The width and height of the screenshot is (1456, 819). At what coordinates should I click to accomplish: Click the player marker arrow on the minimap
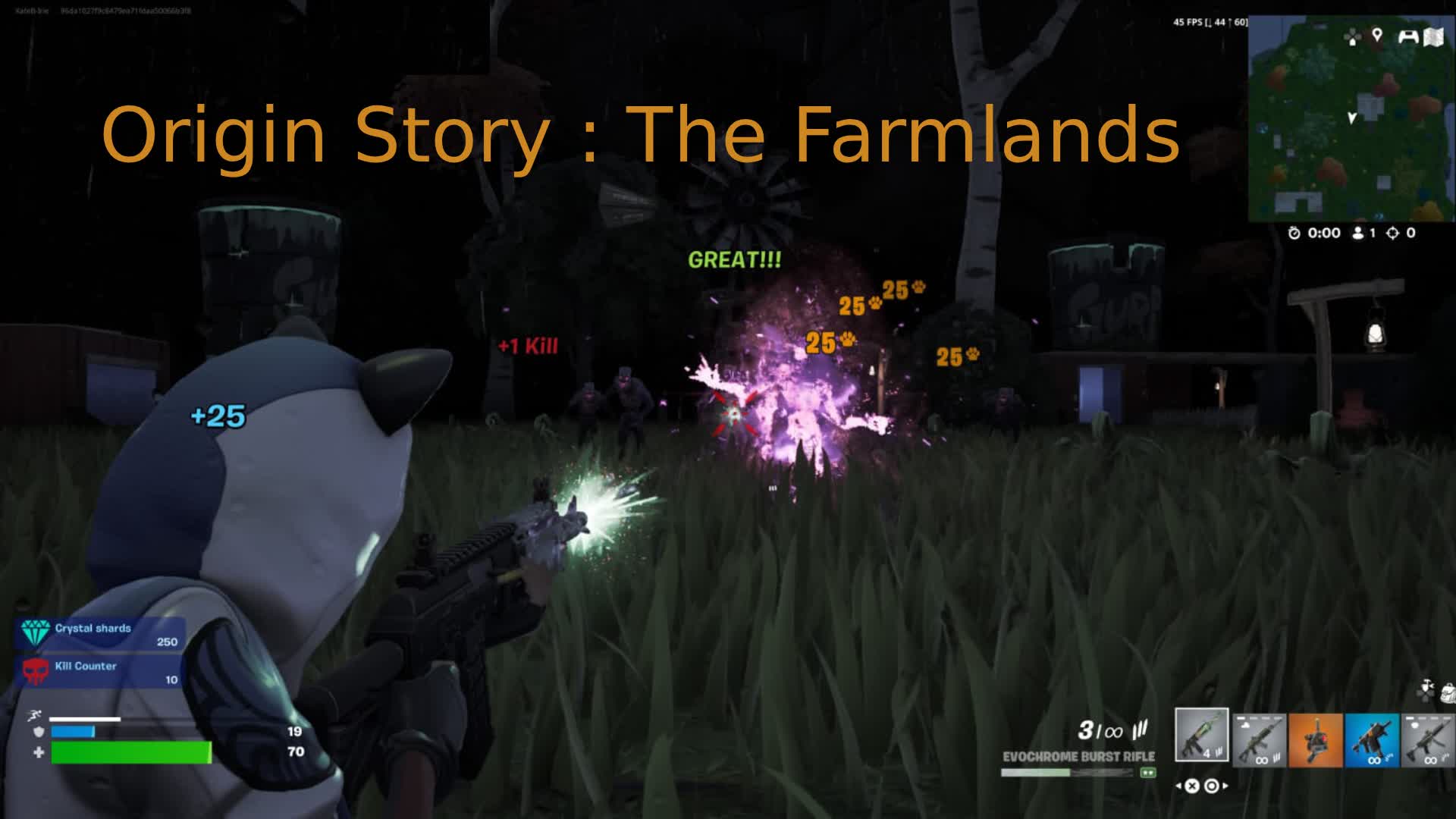pos(1352,118)
